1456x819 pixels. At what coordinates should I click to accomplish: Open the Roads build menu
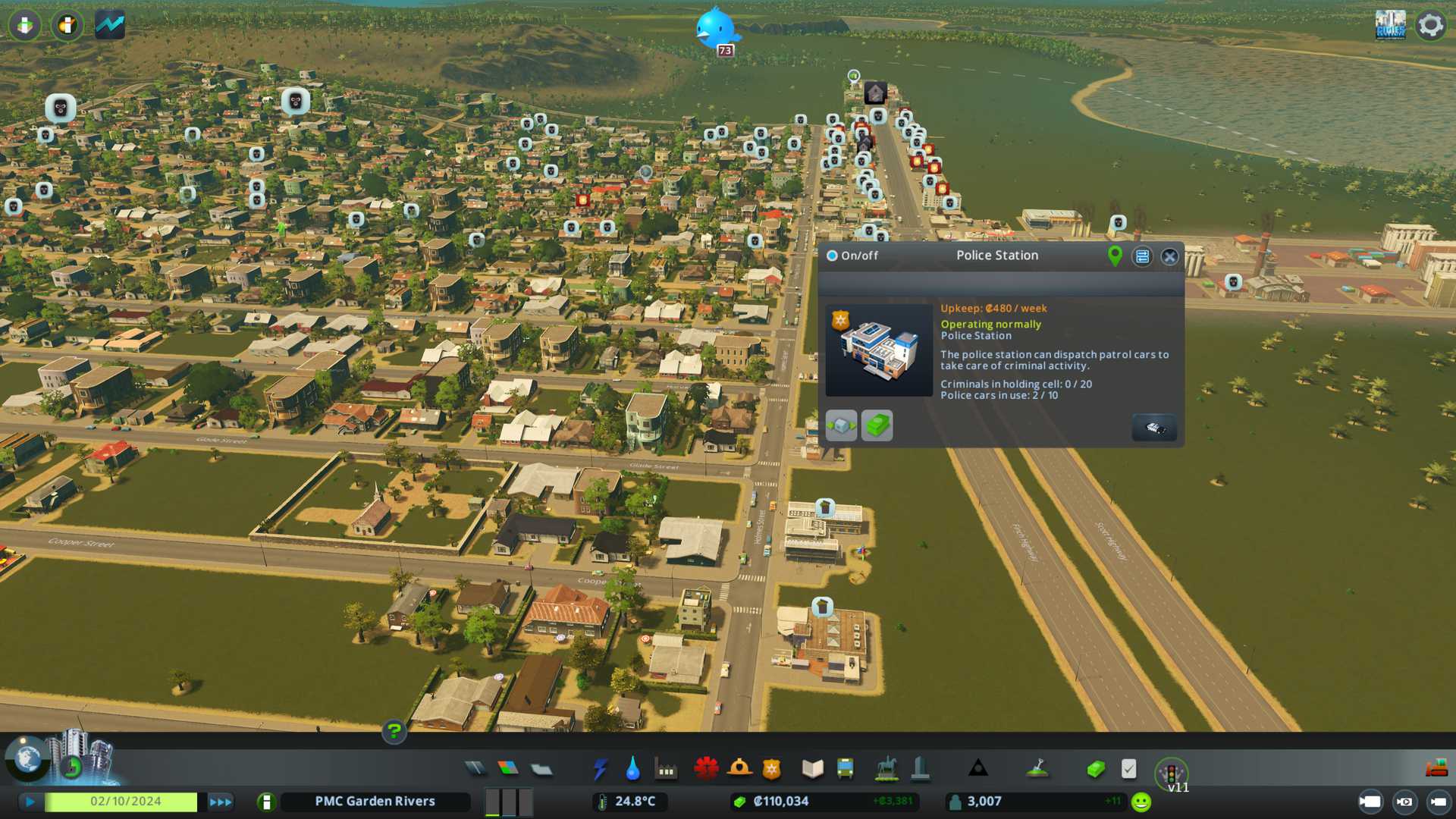pyautogui.click(x=475, y=769)
